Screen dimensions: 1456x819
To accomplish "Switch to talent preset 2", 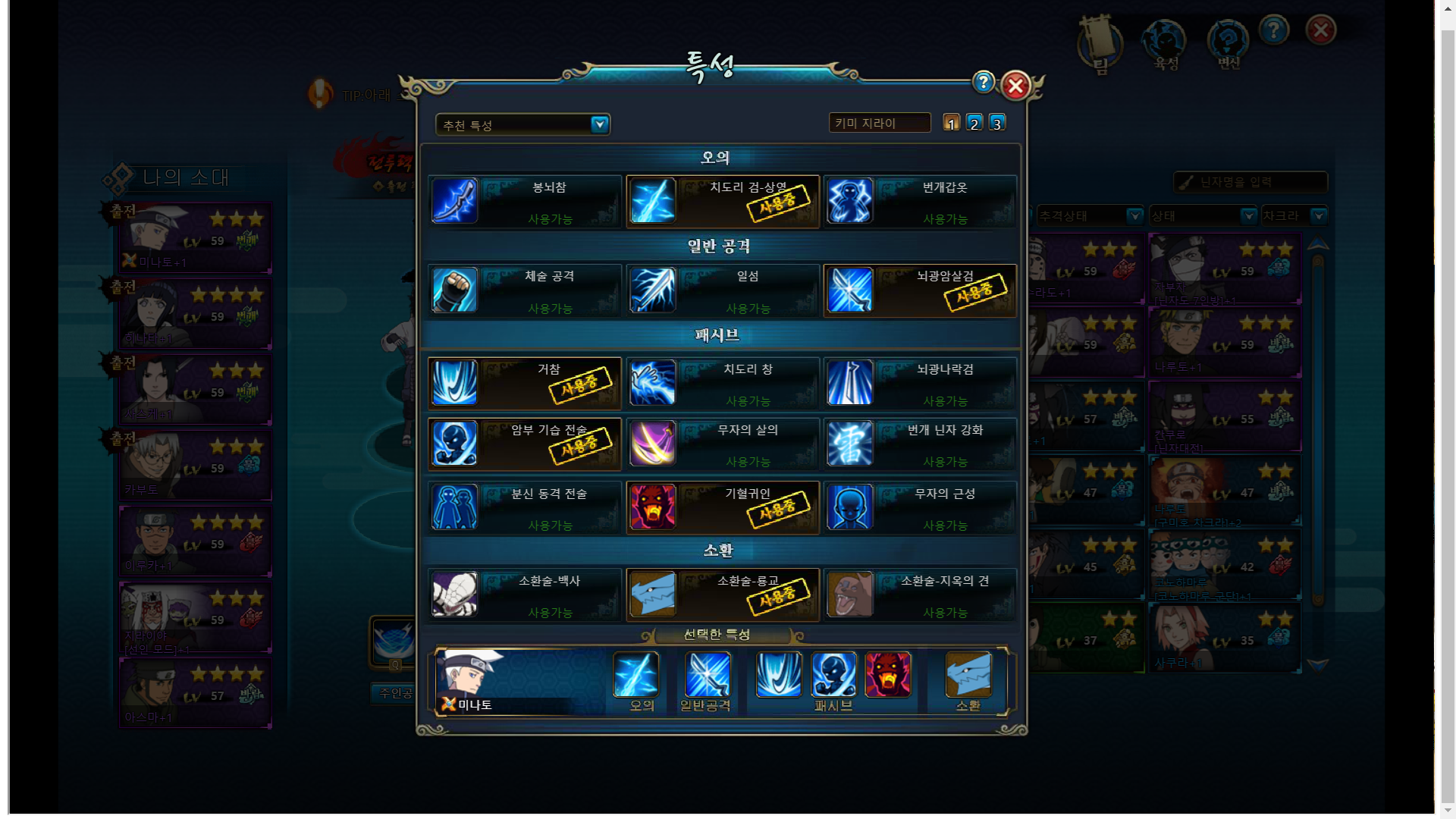I will coord(974,123).
